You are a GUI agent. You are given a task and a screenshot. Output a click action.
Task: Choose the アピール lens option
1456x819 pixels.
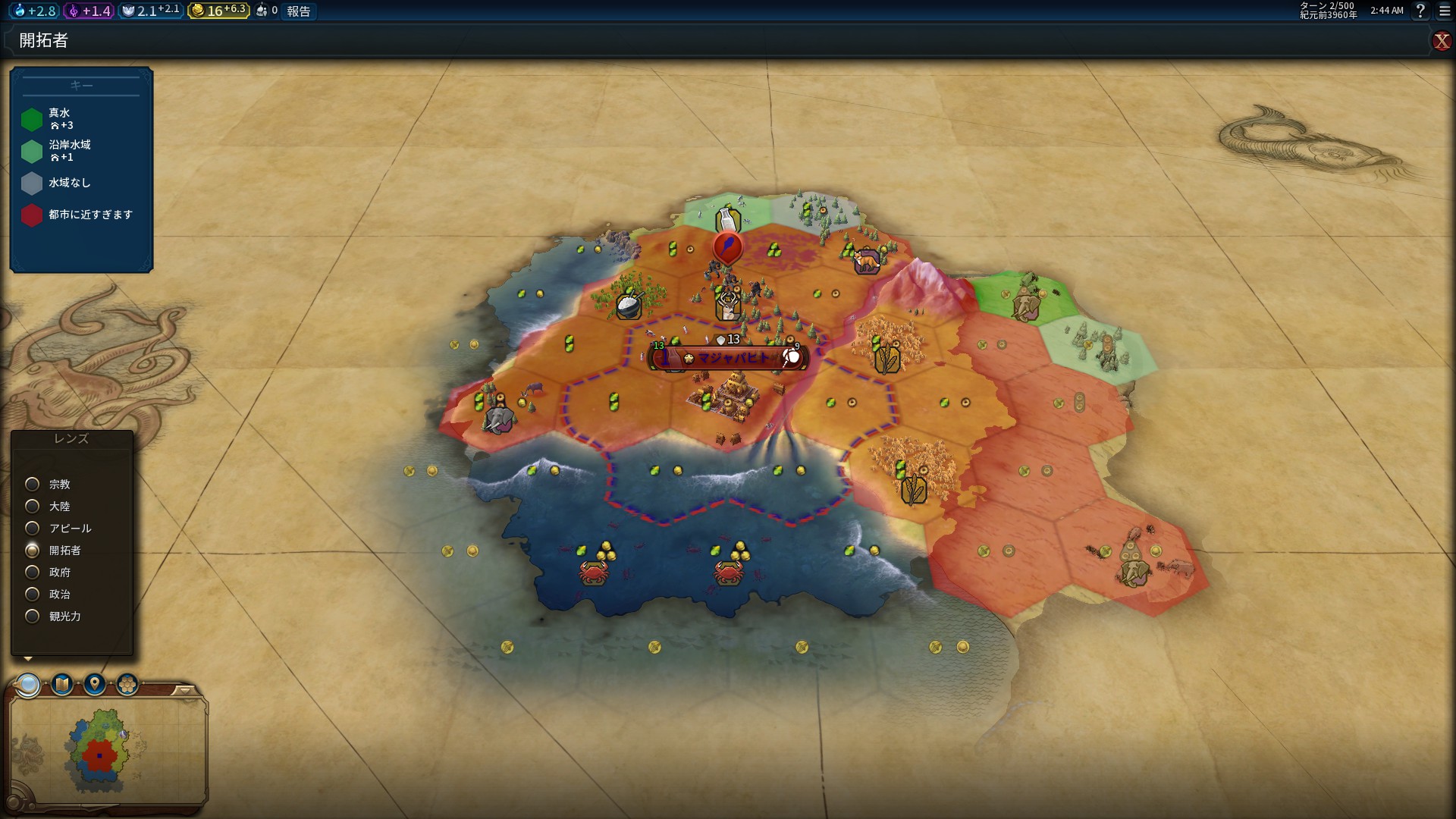click(x=33, y=528)
